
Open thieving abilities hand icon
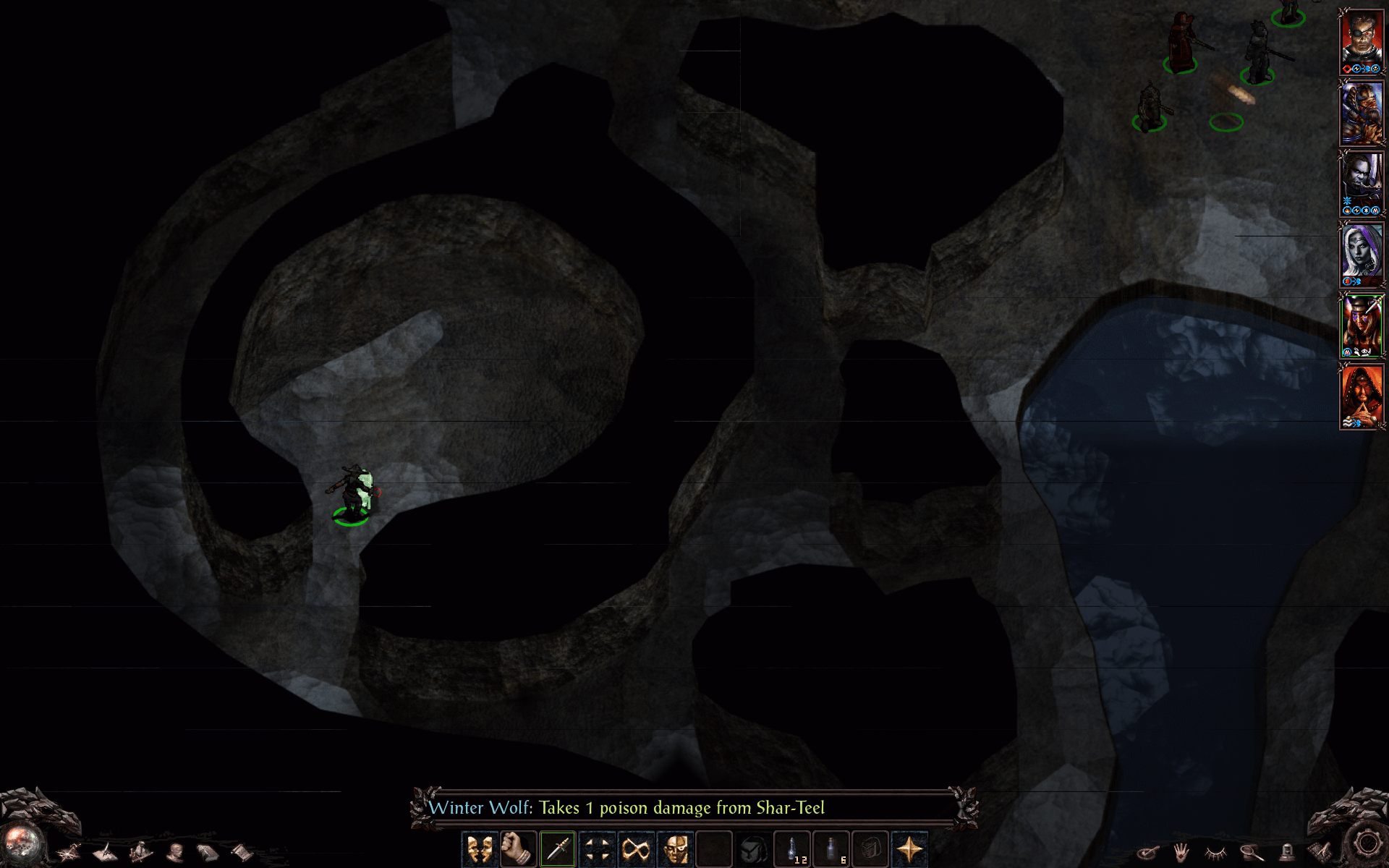(x=1181, y=852)
